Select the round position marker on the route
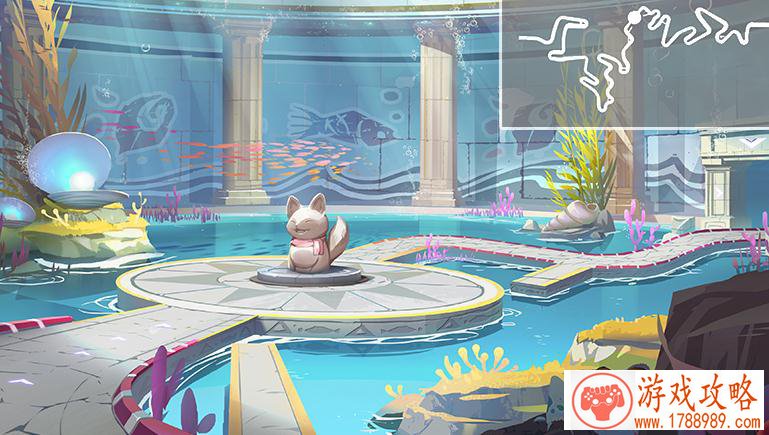The height and width of the screenshot is (435, 769). [x=634, y=17]
